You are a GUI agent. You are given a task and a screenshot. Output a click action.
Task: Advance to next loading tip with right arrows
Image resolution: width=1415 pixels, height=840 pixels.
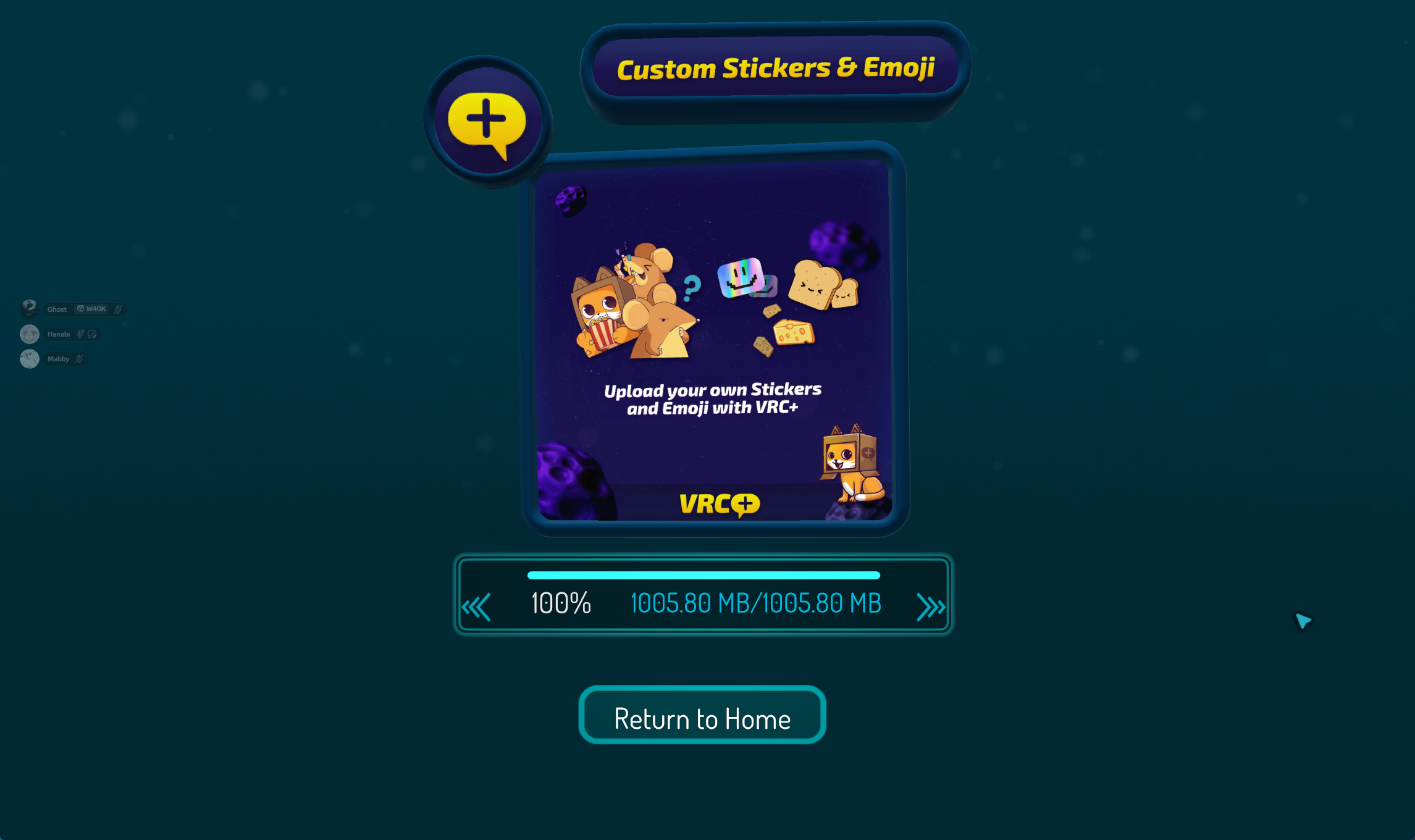(931, 607)
